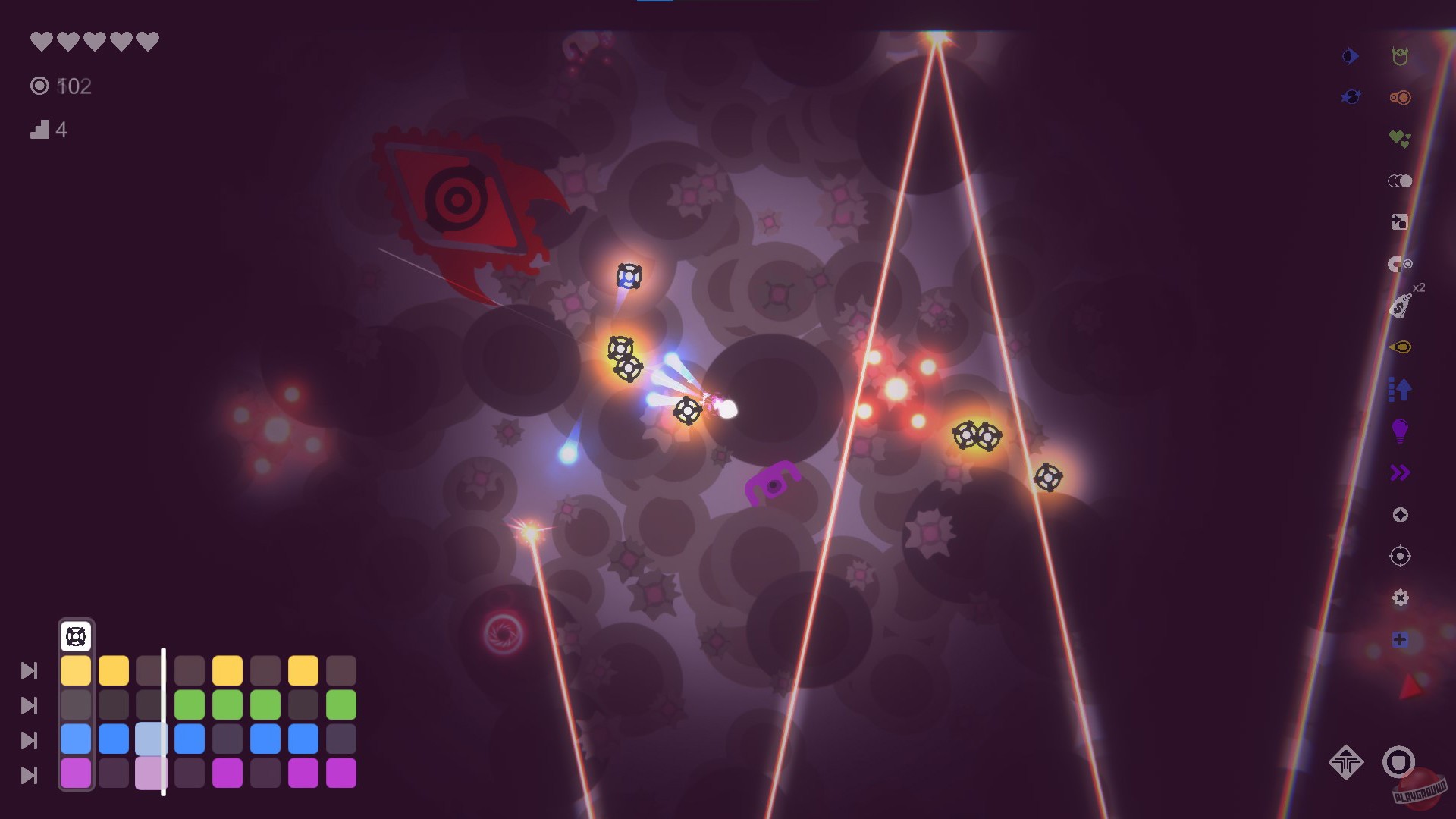The height and width of the screenshot is (819, 1456).
Task: Click the blue half-moon icon near top right
Action: click(1350, 55)
